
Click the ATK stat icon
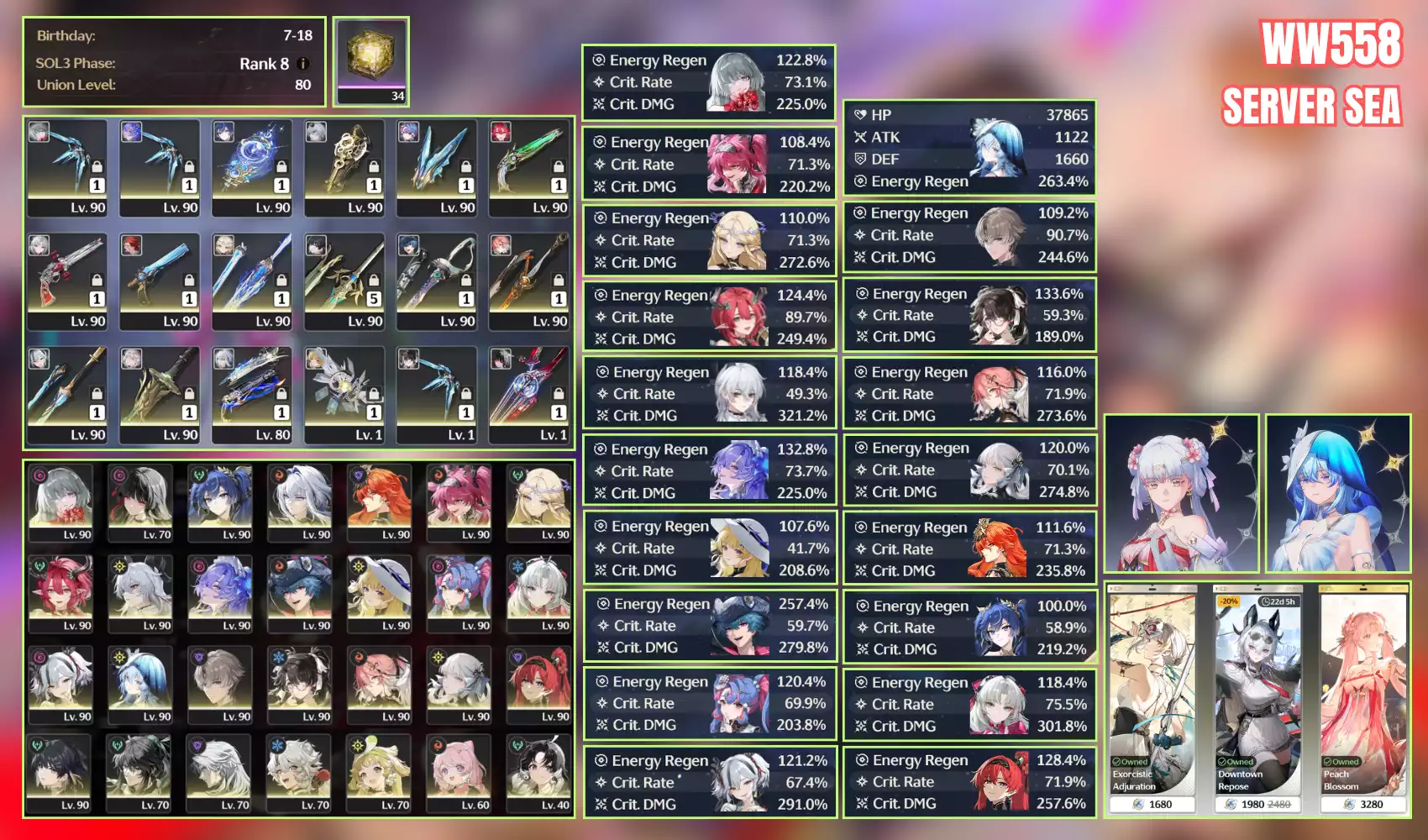point(862,138)
